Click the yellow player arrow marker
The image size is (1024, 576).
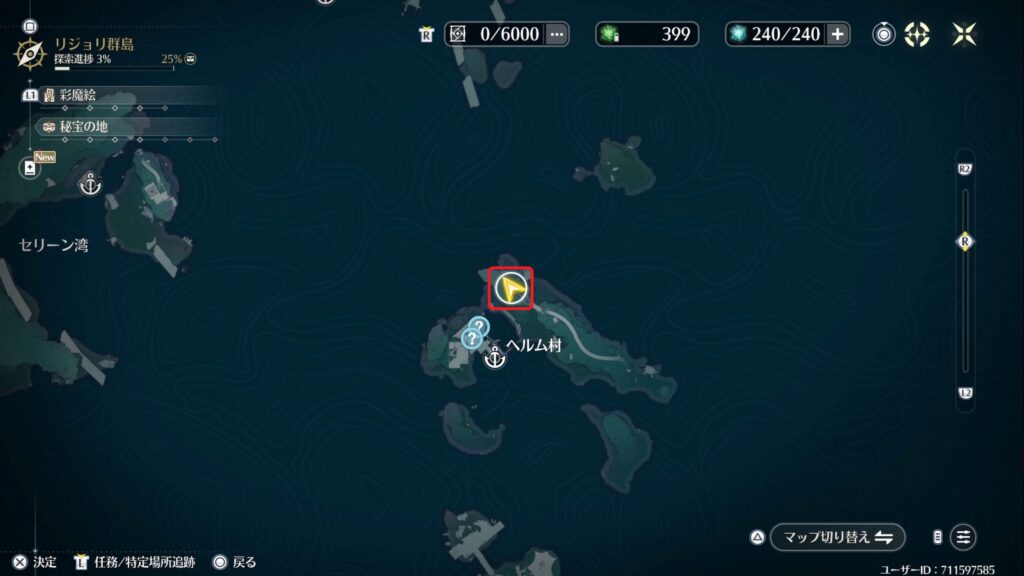coord(511,289)
